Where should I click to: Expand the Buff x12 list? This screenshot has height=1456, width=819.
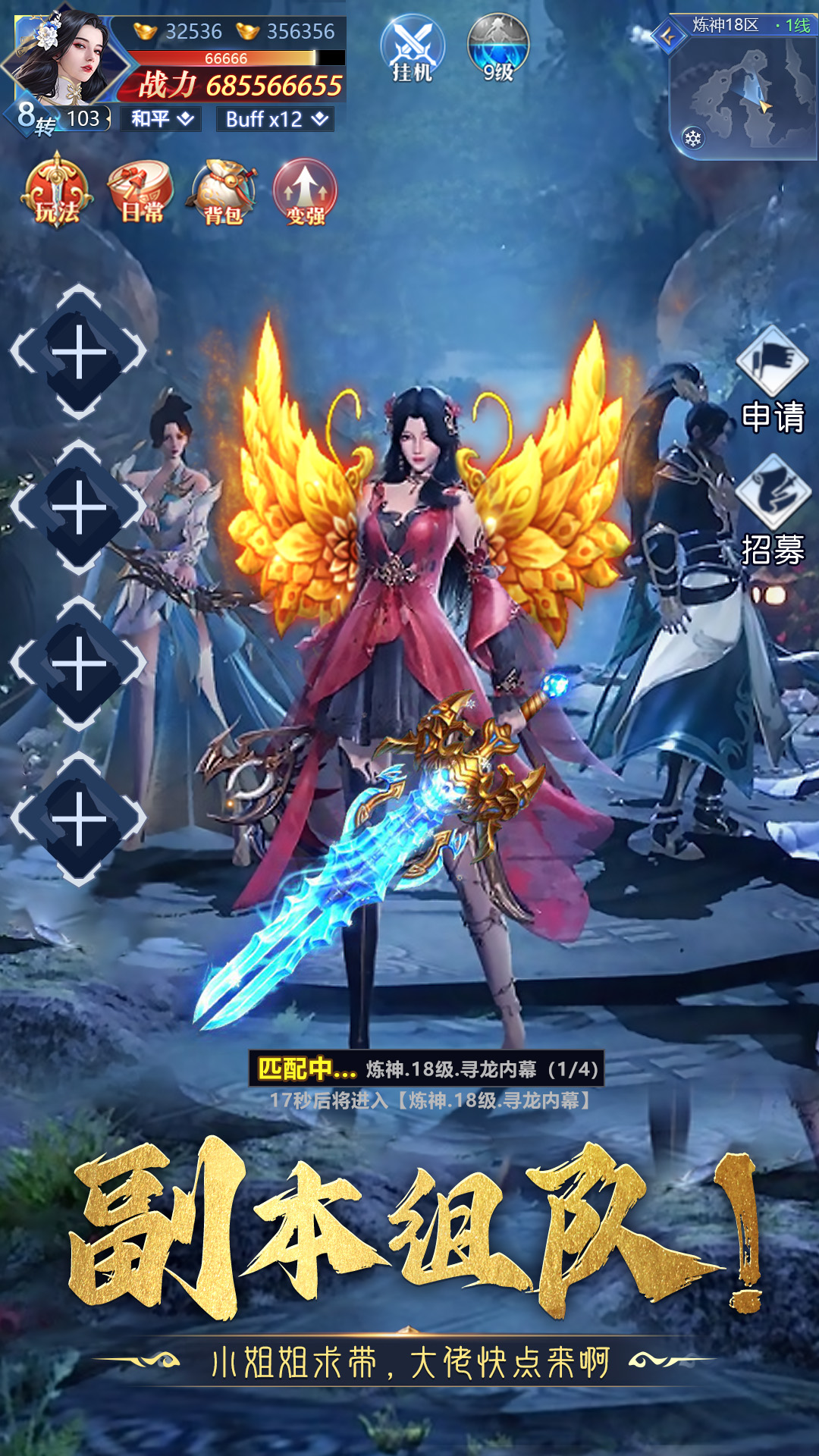276,119
